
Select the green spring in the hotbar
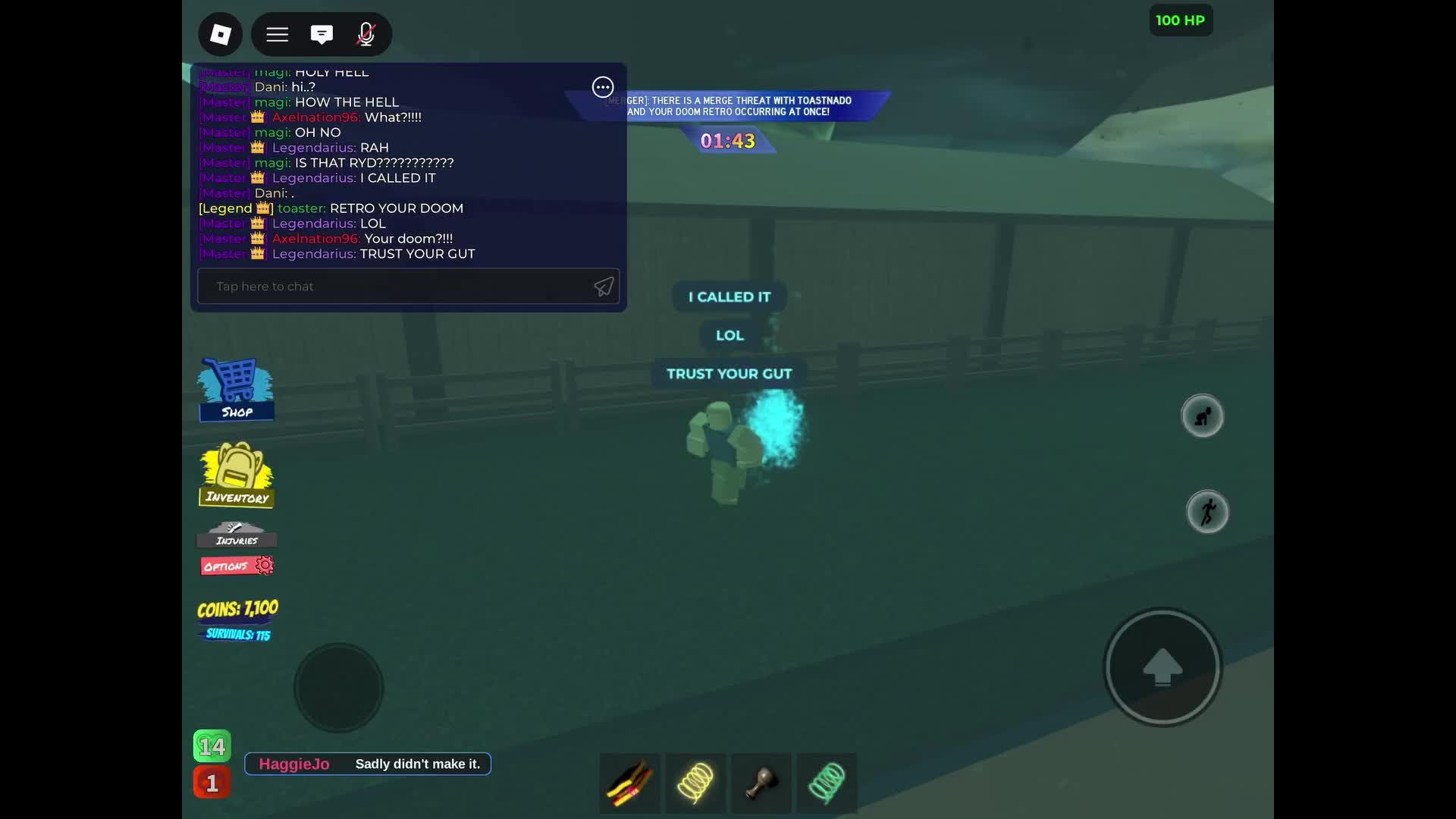coord(827,783)
